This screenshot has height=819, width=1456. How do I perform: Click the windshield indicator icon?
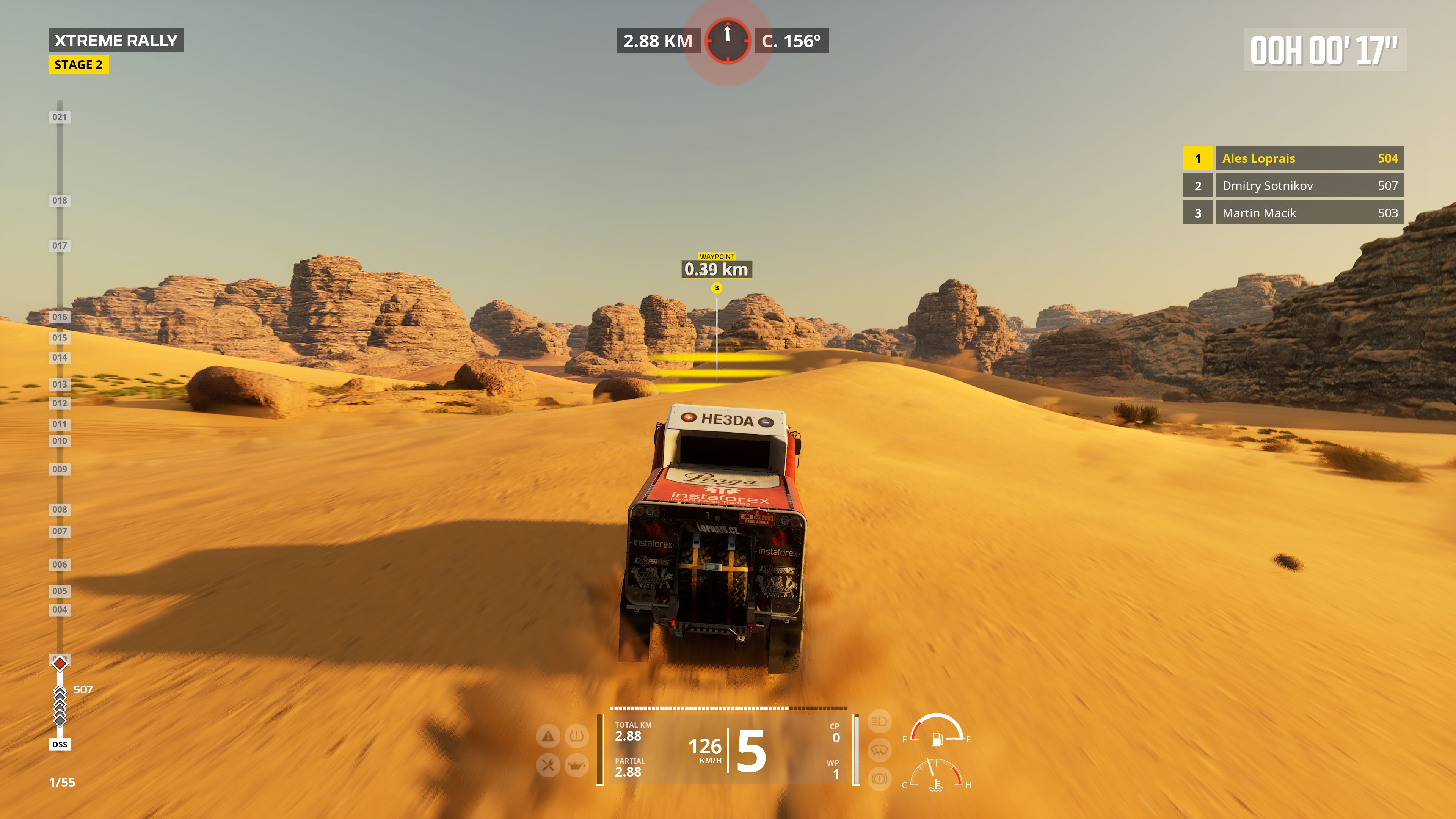879,750
